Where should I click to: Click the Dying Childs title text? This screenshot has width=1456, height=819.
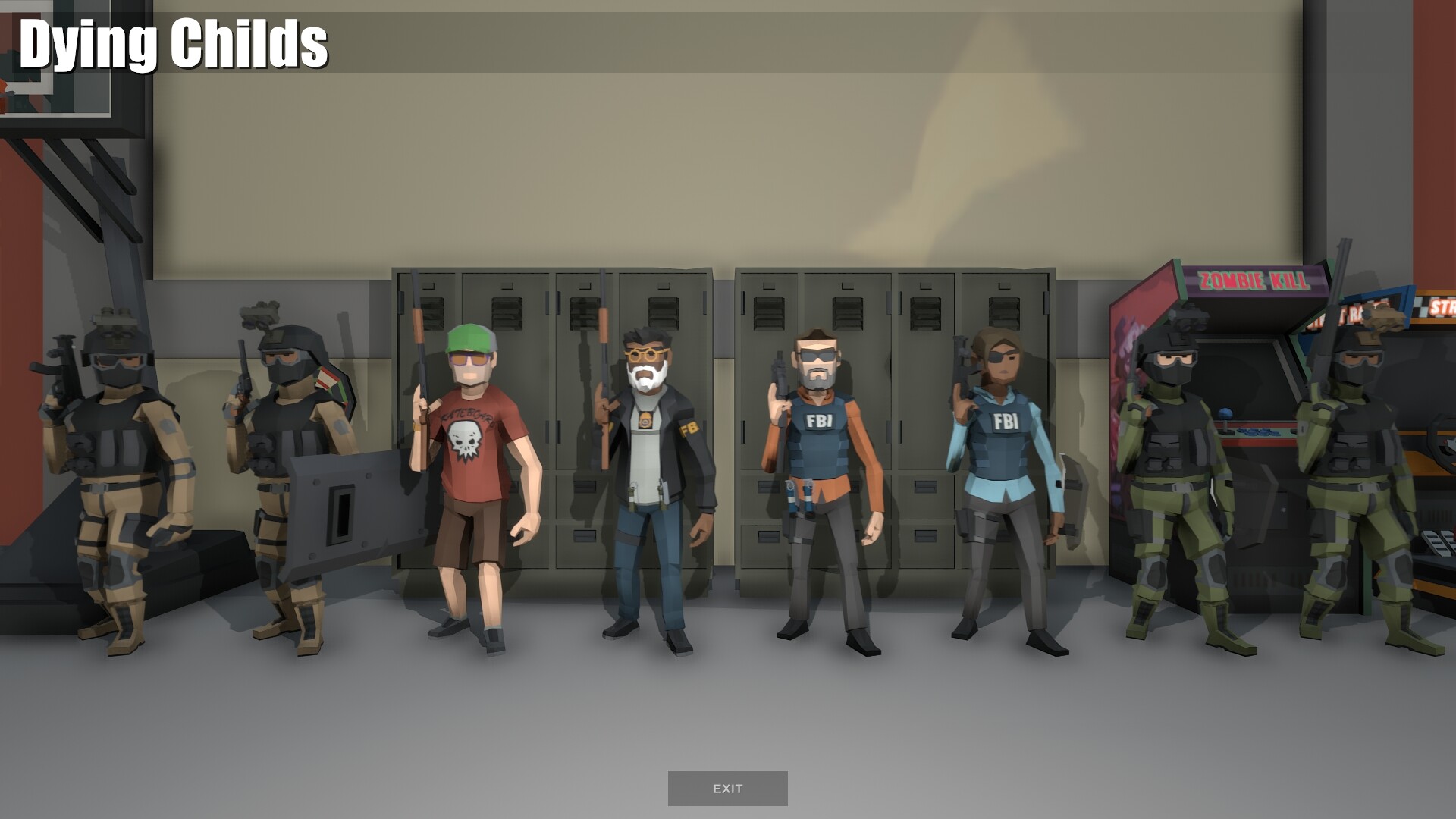tap(173, 45)
